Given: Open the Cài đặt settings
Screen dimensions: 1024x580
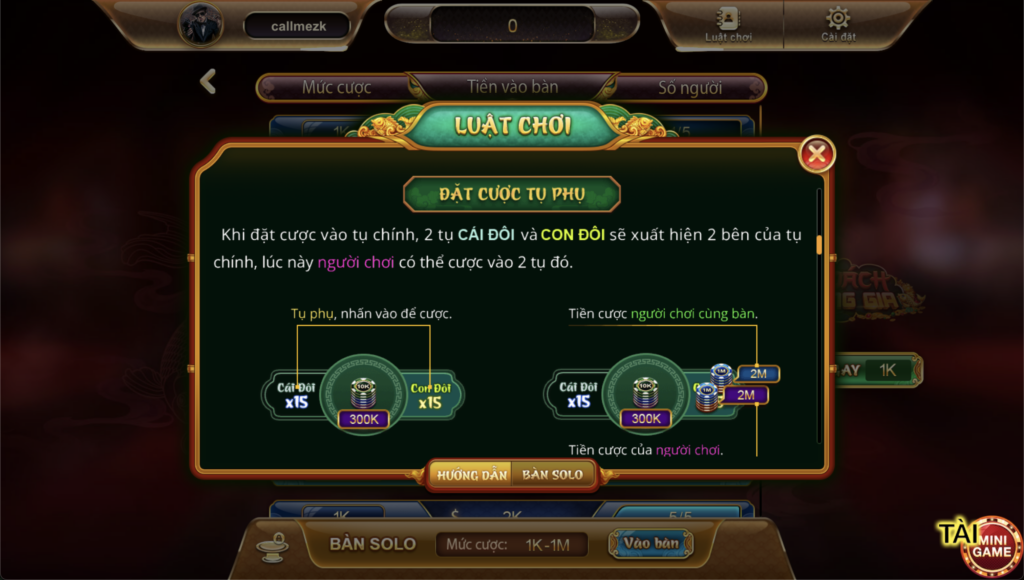Looking at the screenshot, I should point(837,24).
